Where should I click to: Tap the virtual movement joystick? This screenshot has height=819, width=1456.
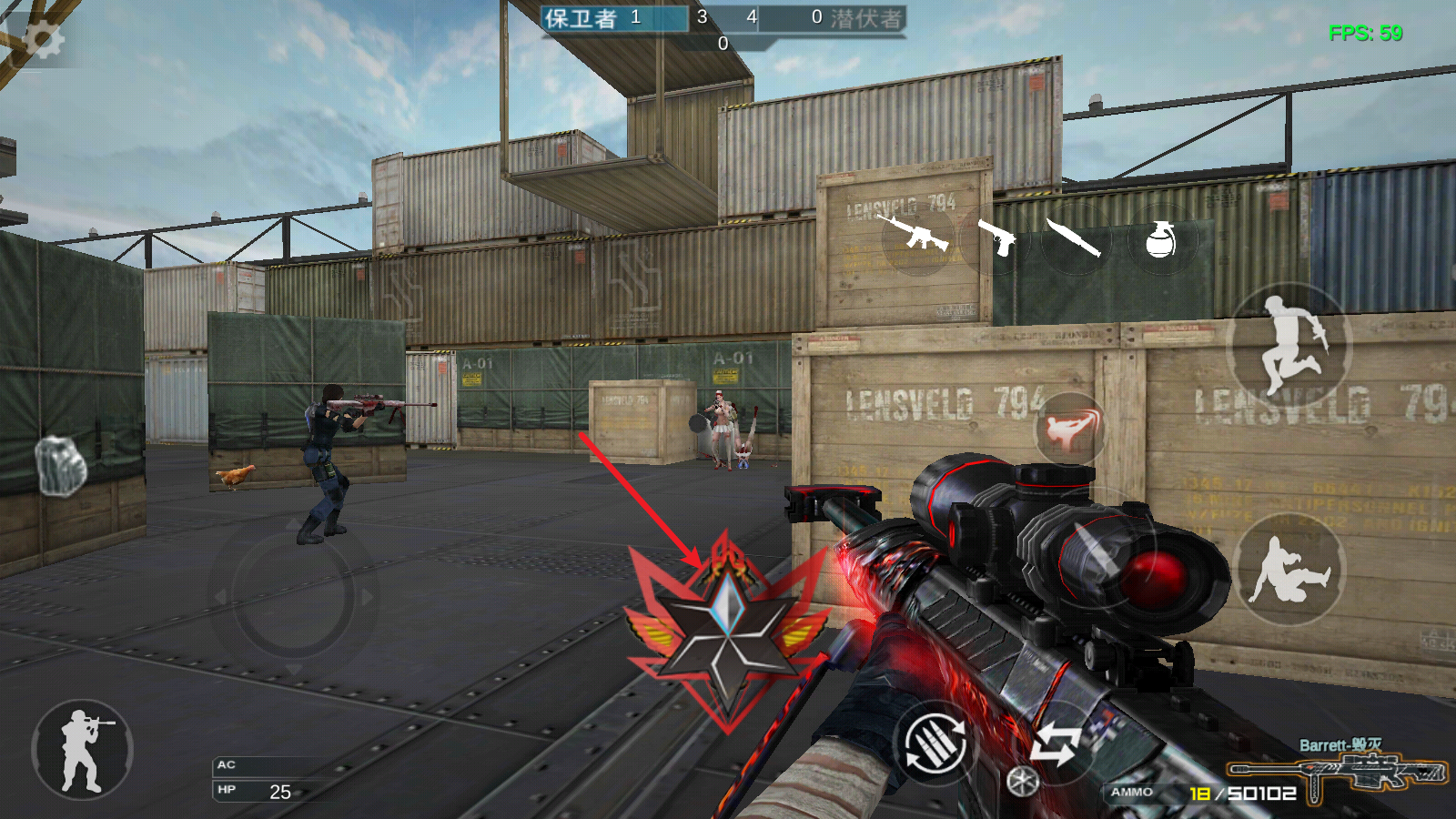(x=293, y=596)
